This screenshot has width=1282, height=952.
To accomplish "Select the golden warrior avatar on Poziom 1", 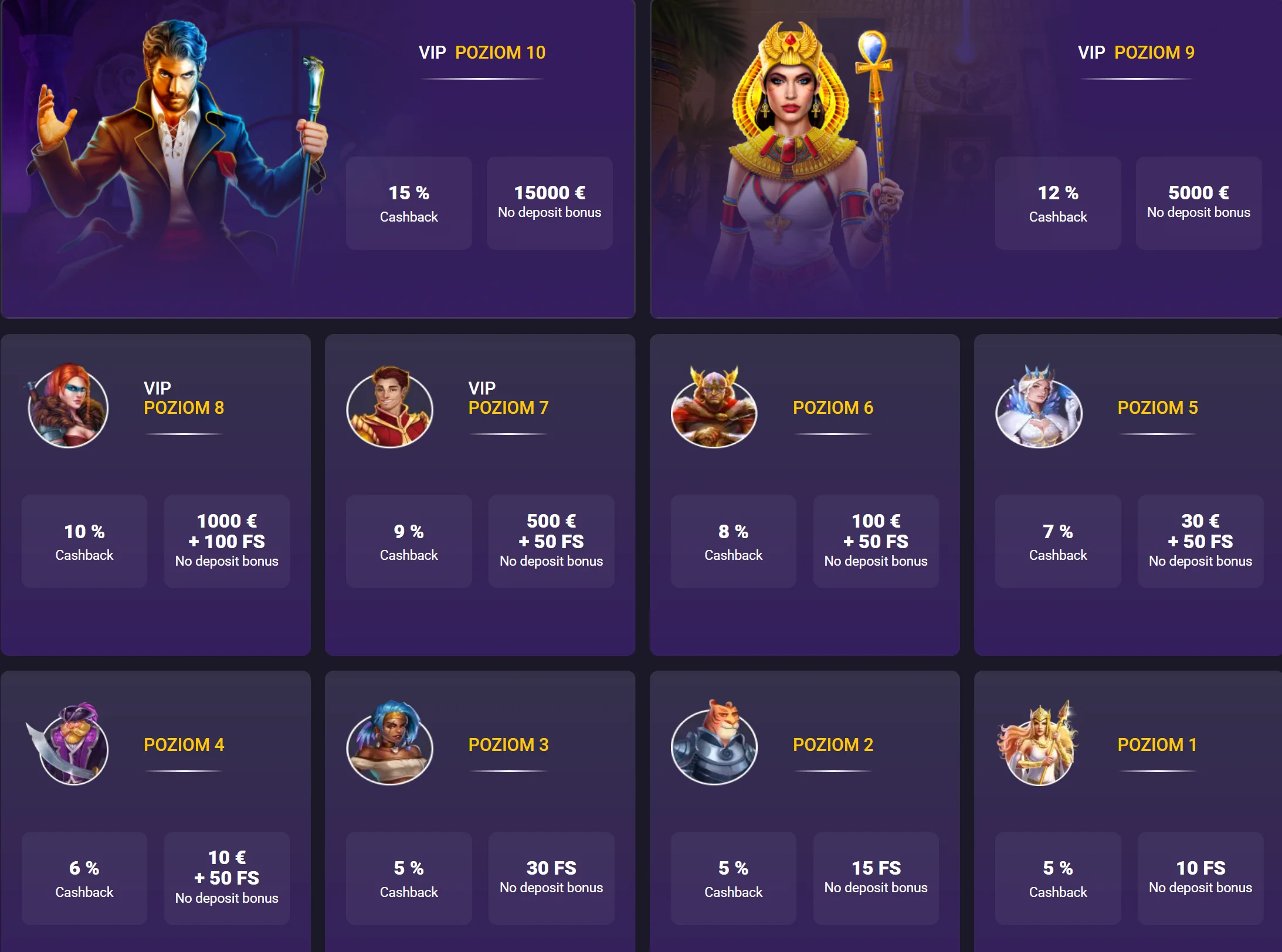I will click(1038, 747).
